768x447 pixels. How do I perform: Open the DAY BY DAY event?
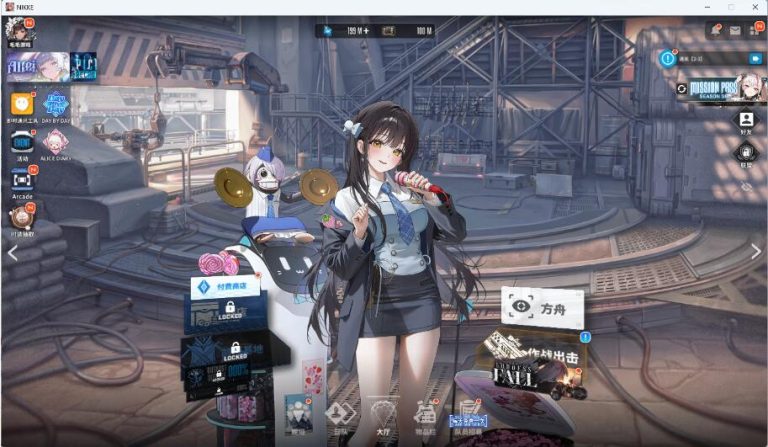[x=56, y=102]
